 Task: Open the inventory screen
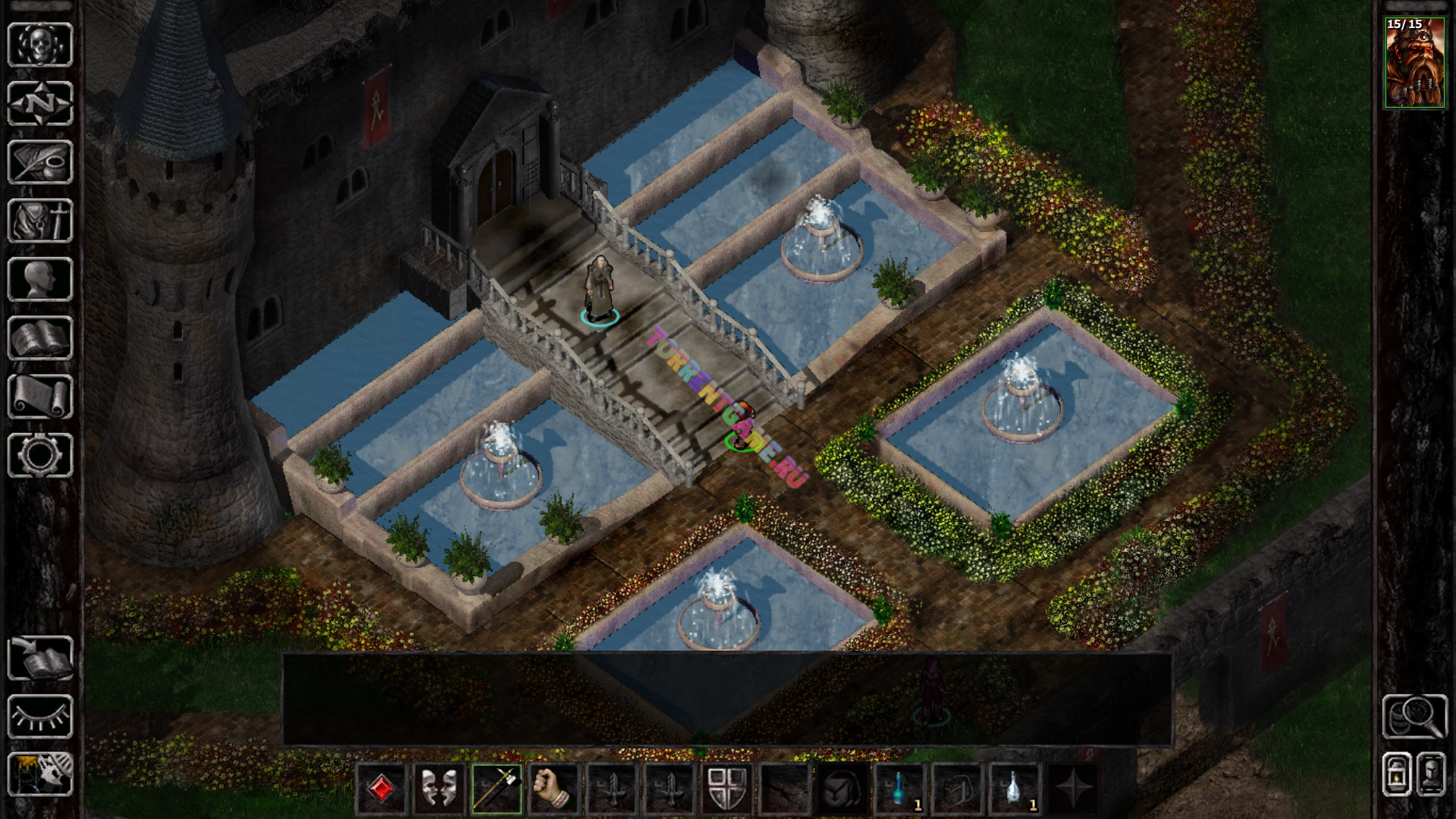[40, 221]
